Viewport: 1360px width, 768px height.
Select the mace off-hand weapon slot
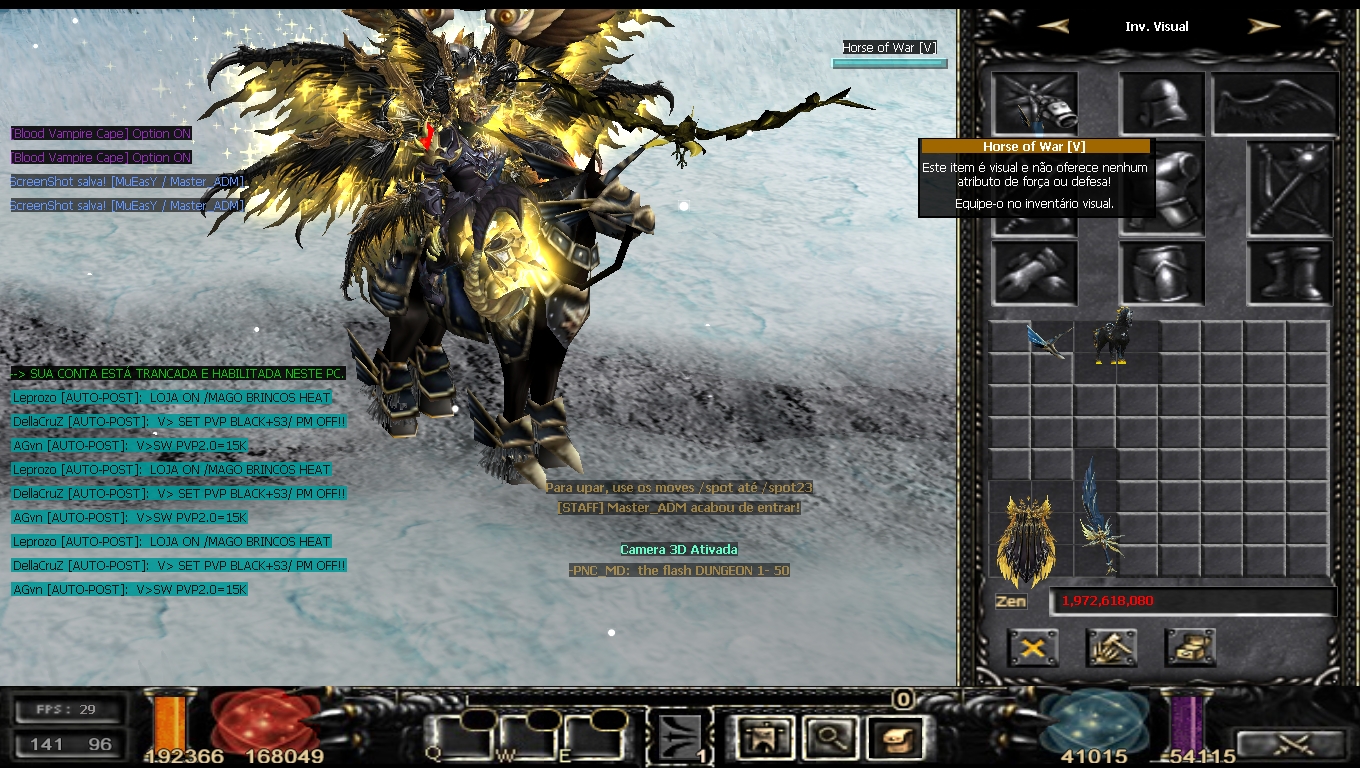pos(1290,188)
